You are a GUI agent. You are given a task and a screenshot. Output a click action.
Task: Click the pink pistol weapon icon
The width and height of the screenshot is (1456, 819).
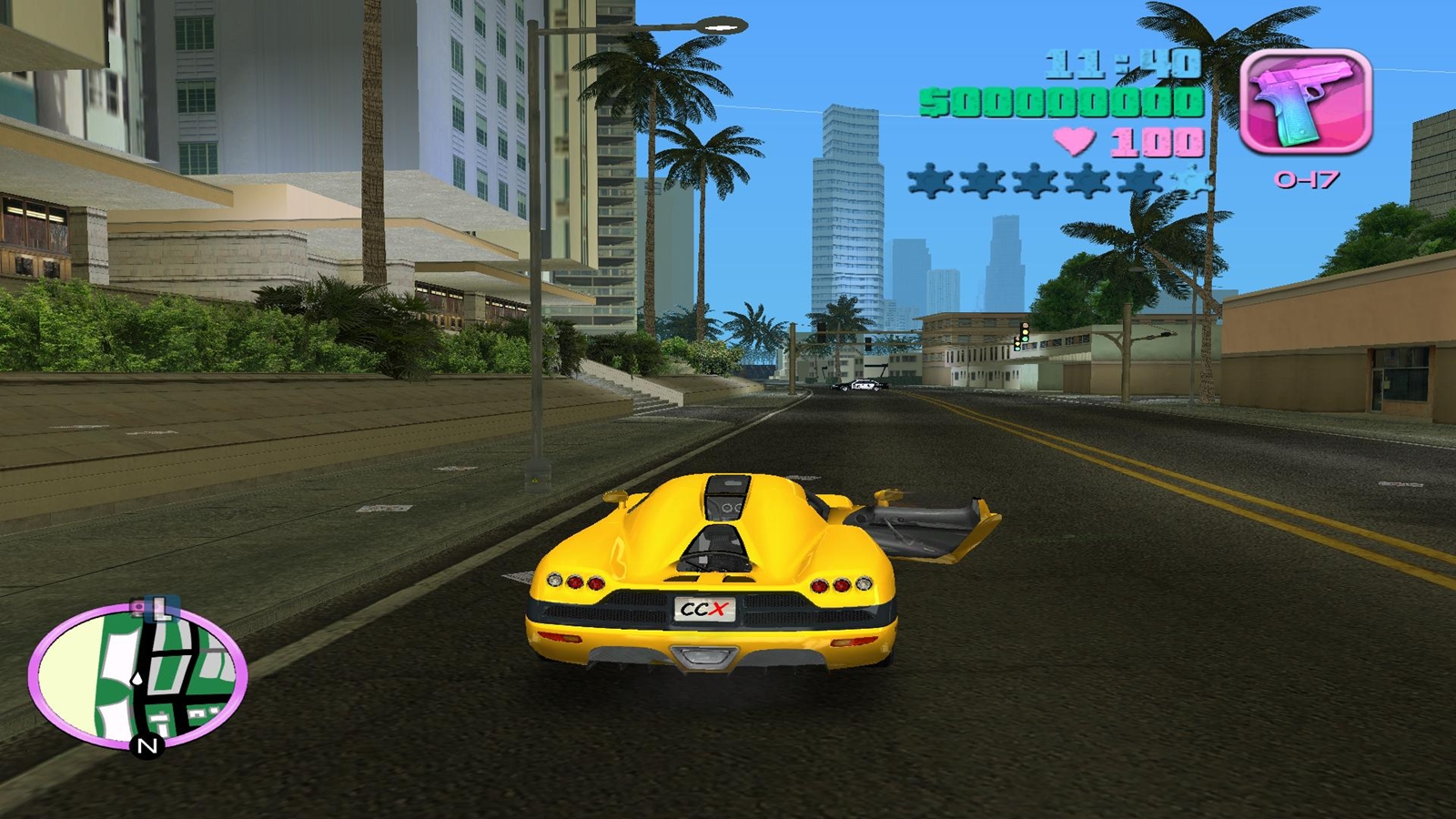pos(1305,102)
